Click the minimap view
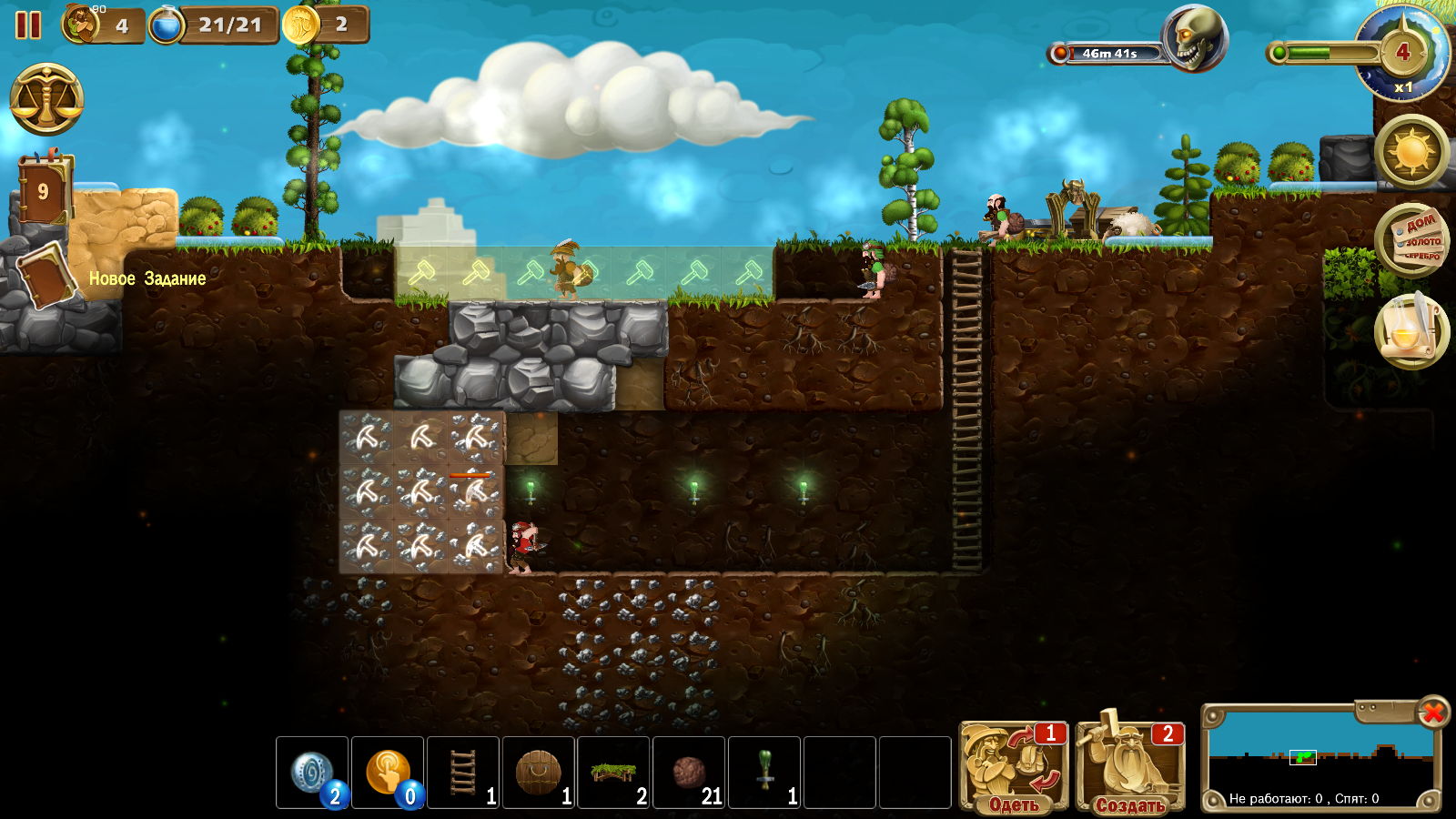Image resolution: width=1456 pixels, height=819 pixels. tap(1319, 757)
